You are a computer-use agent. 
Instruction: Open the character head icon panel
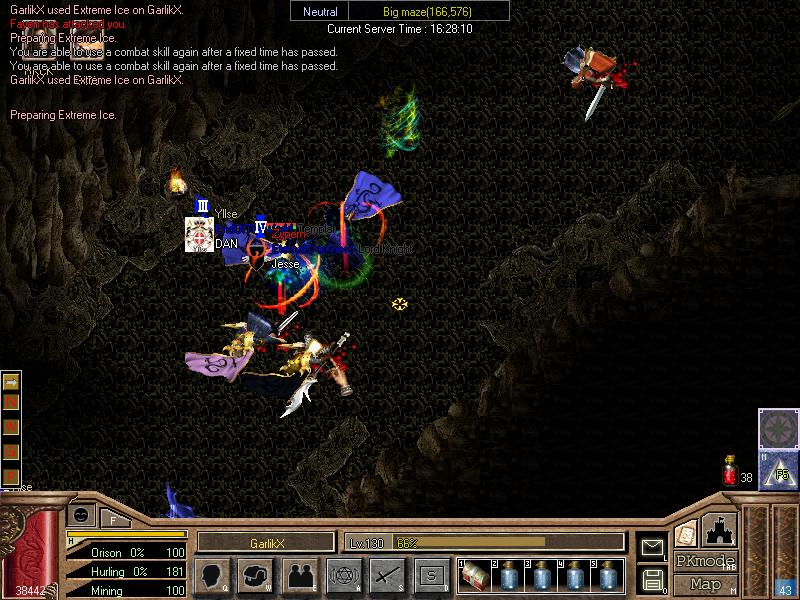click(x=213, y=576)
